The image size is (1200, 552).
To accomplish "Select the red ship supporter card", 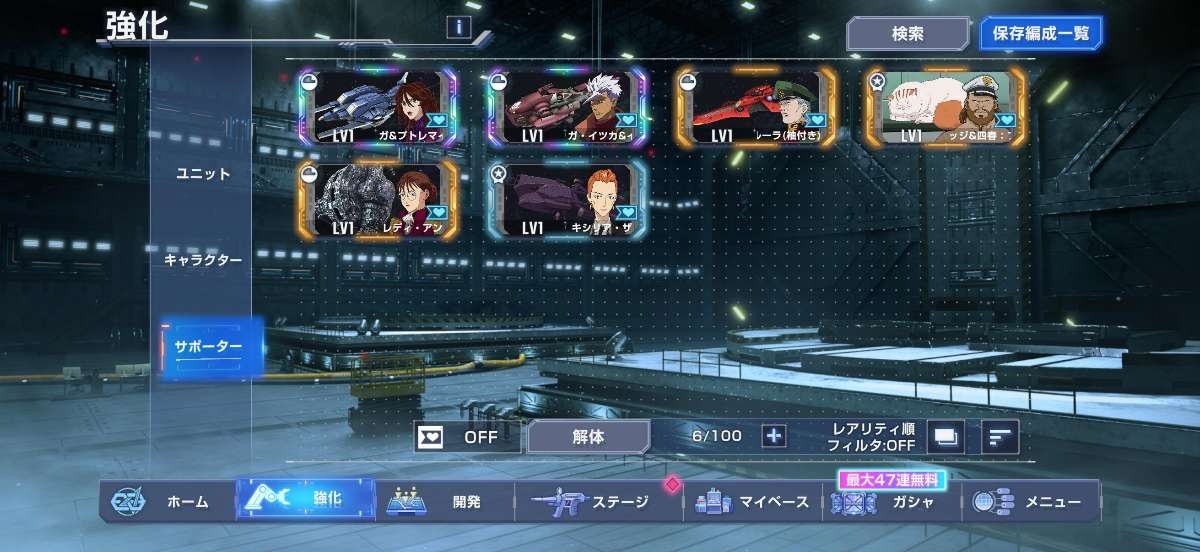I will [755, 108].
